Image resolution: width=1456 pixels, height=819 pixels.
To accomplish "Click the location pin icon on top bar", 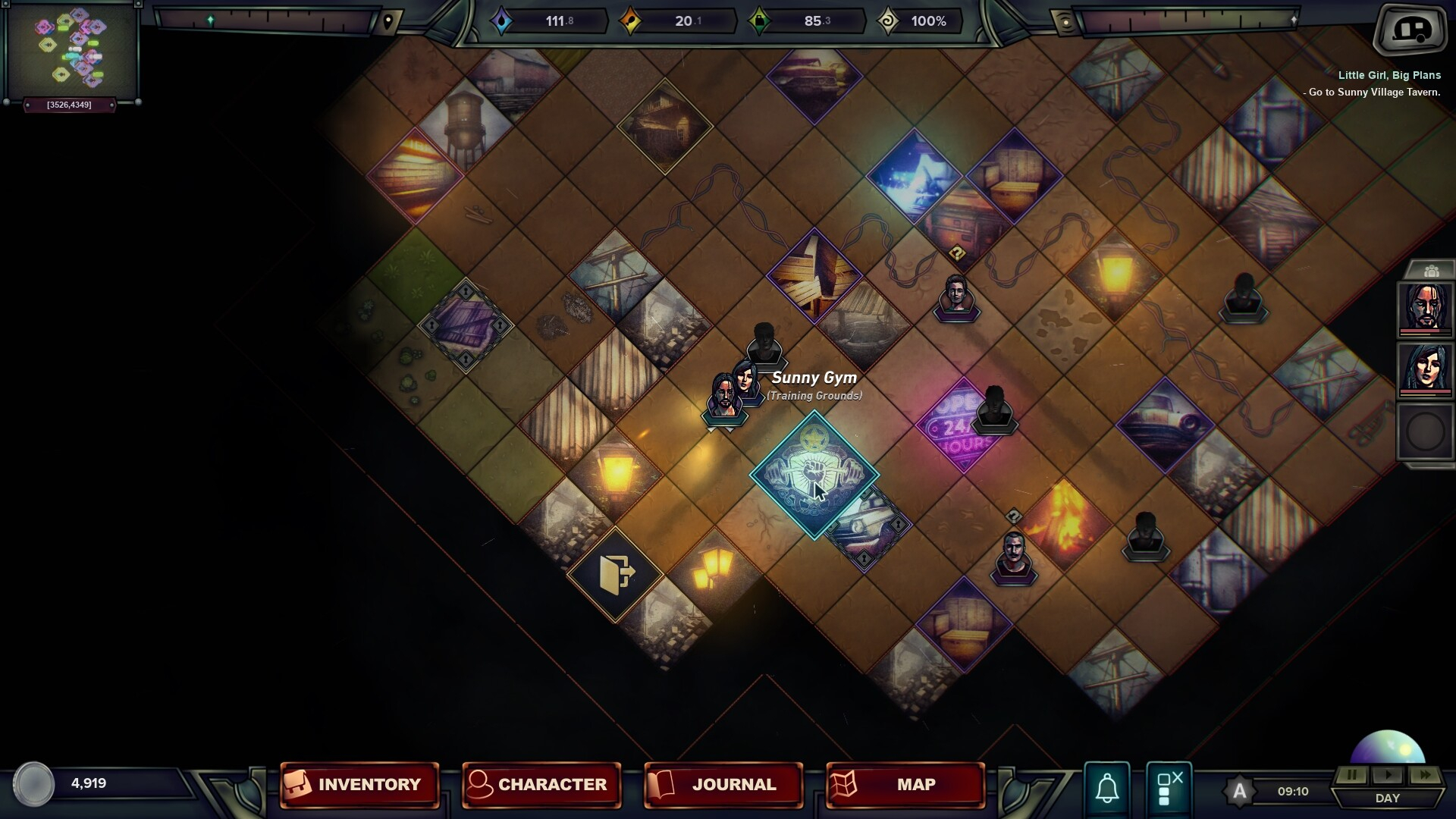I will point(388,21).
